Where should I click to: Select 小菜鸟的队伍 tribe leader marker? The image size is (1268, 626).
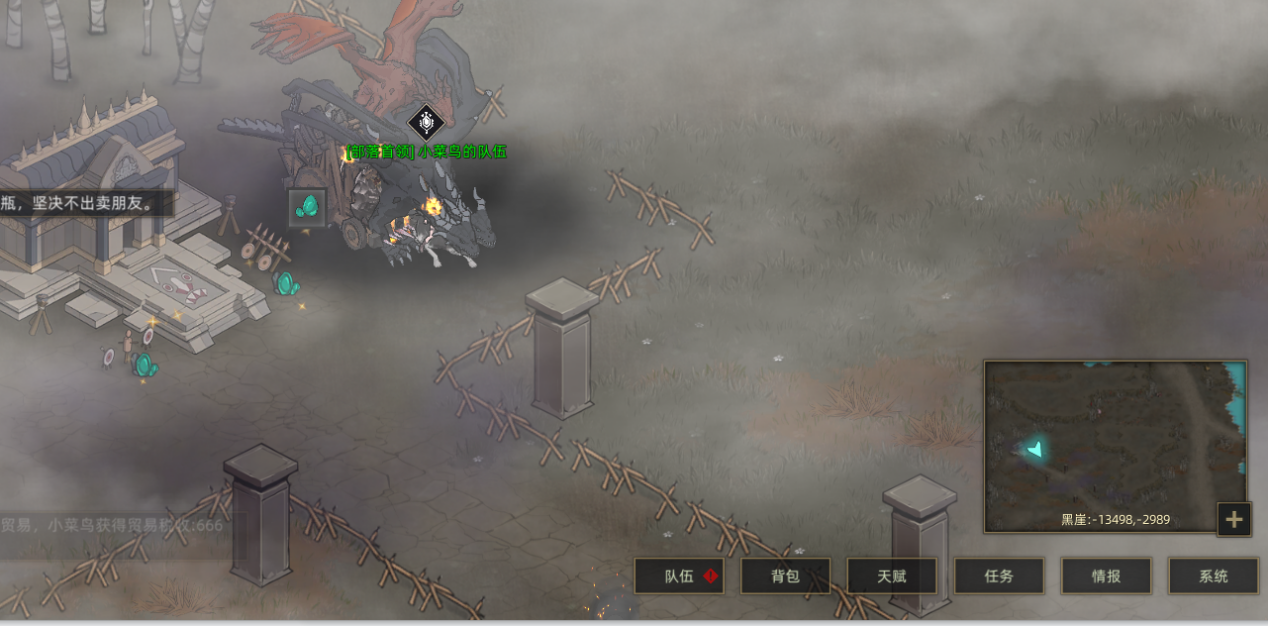point(426,123)
